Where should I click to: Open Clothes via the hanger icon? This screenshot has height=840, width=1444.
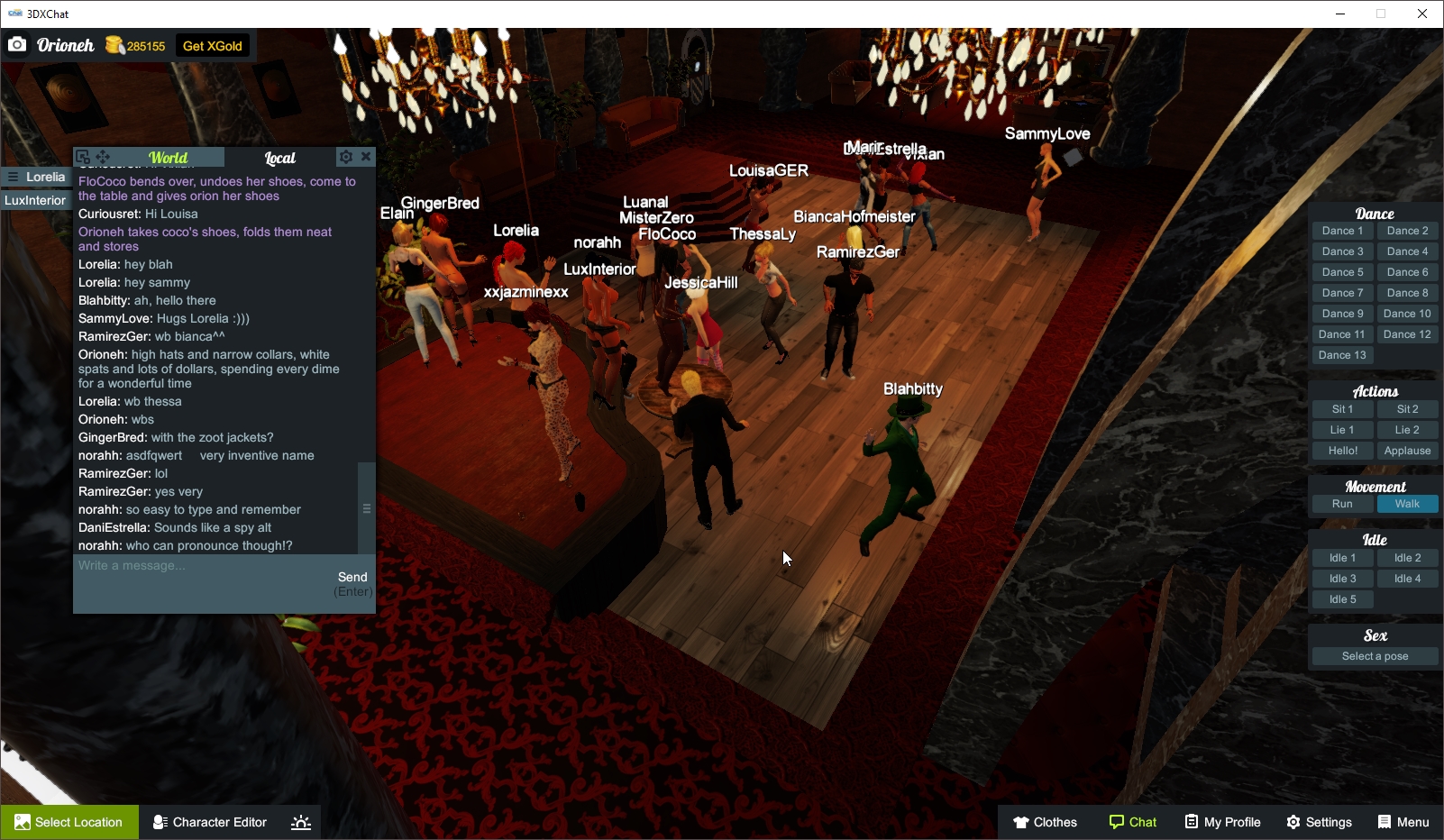tap(1022, 822)
